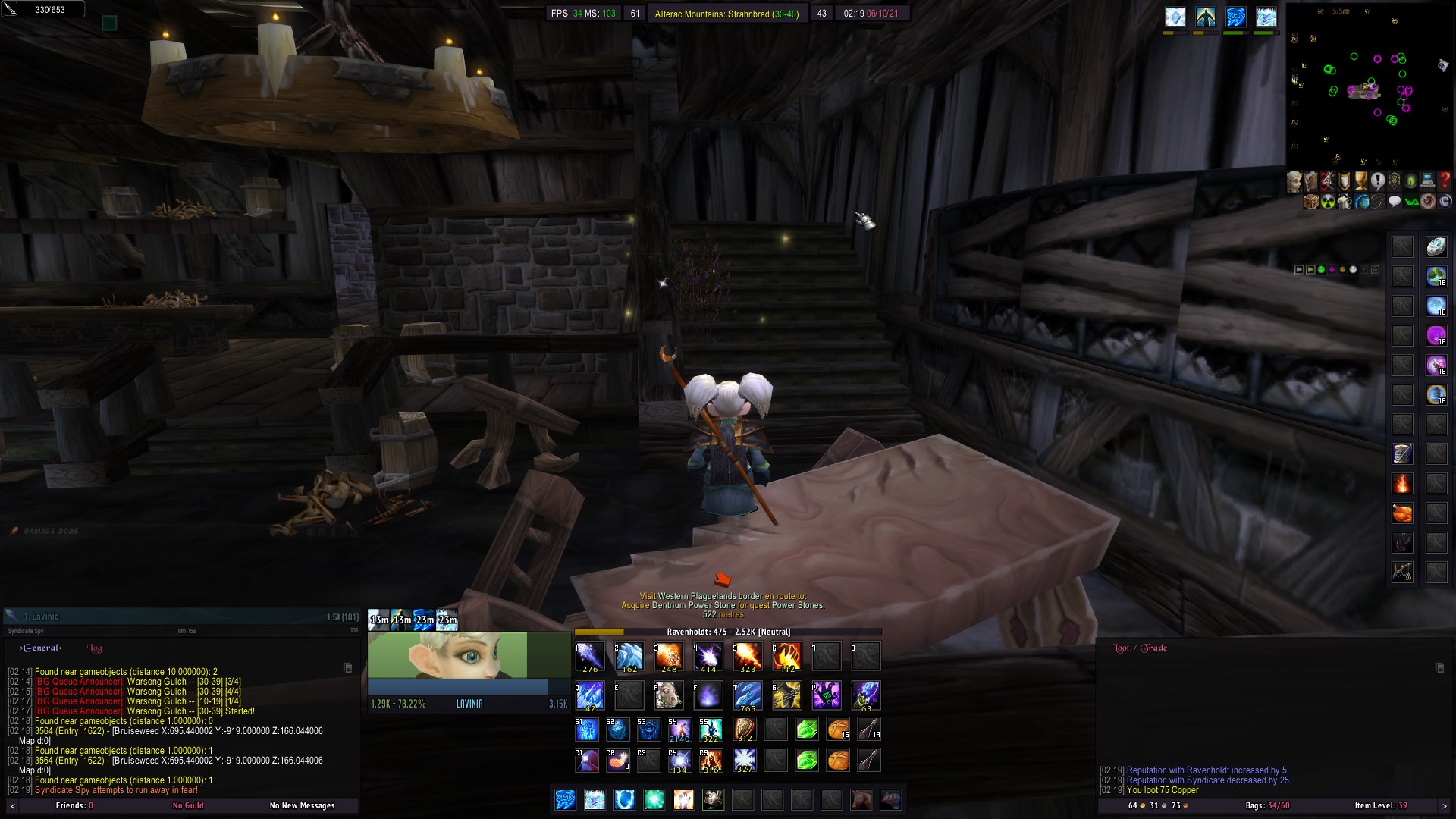Open the Bags display showing 34/60
Image resolution: width=1456 pixels, height=819 pixels.
coord(1266,805)
